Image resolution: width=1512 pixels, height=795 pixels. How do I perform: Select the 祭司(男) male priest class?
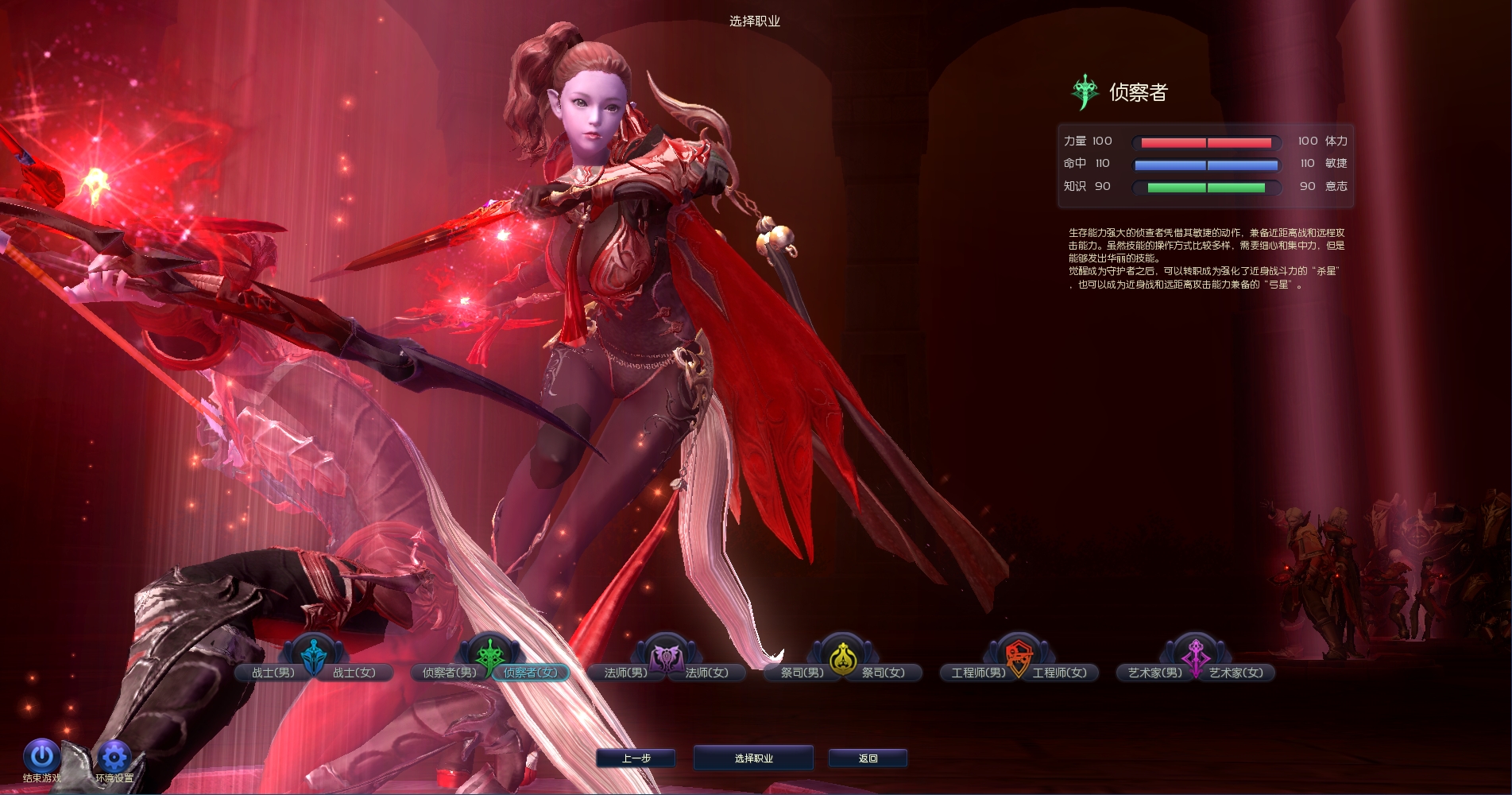pyautogui.click(x=802, y=673)
